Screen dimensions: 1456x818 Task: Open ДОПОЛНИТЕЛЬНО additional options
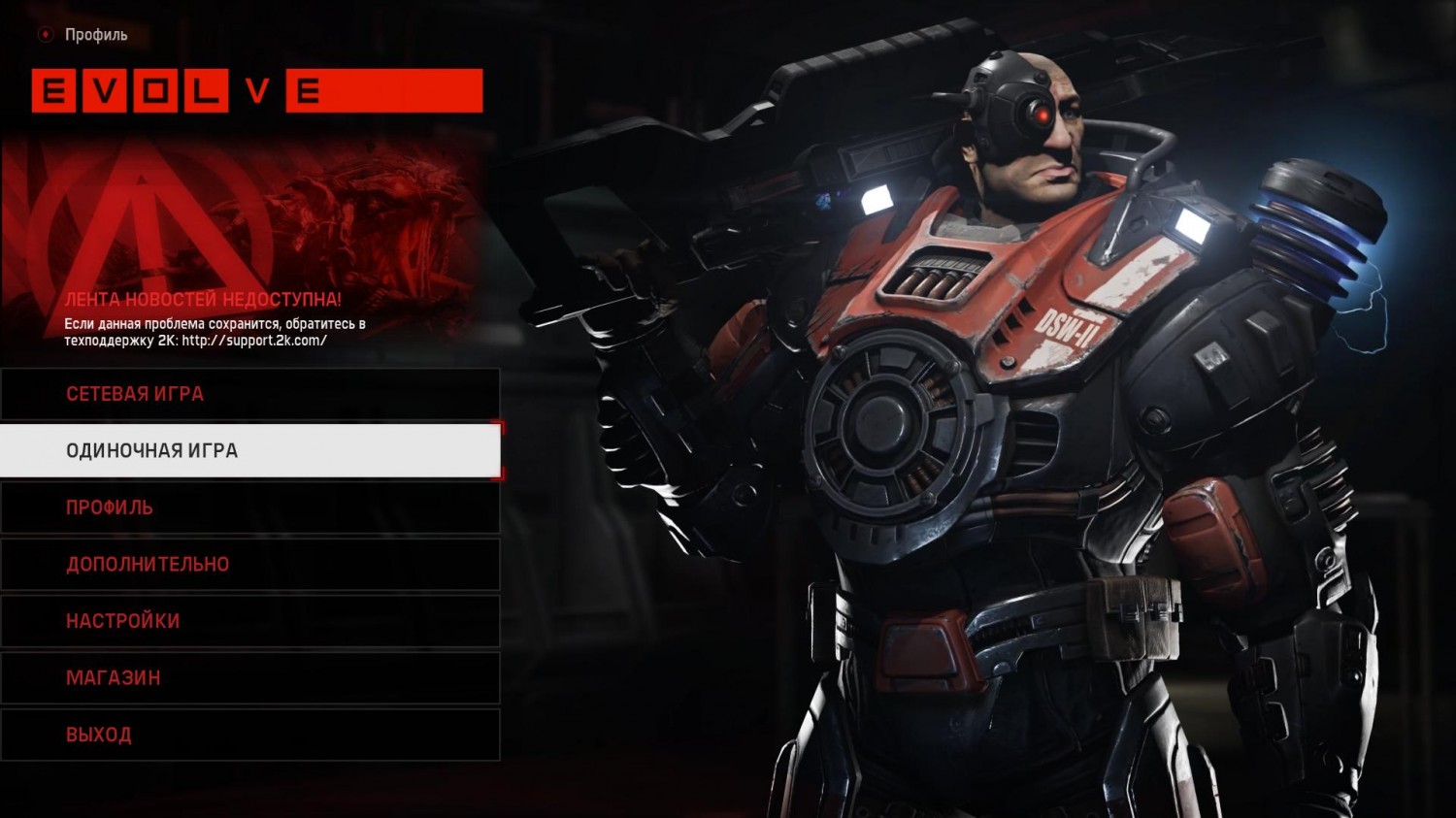coord(147,564)
